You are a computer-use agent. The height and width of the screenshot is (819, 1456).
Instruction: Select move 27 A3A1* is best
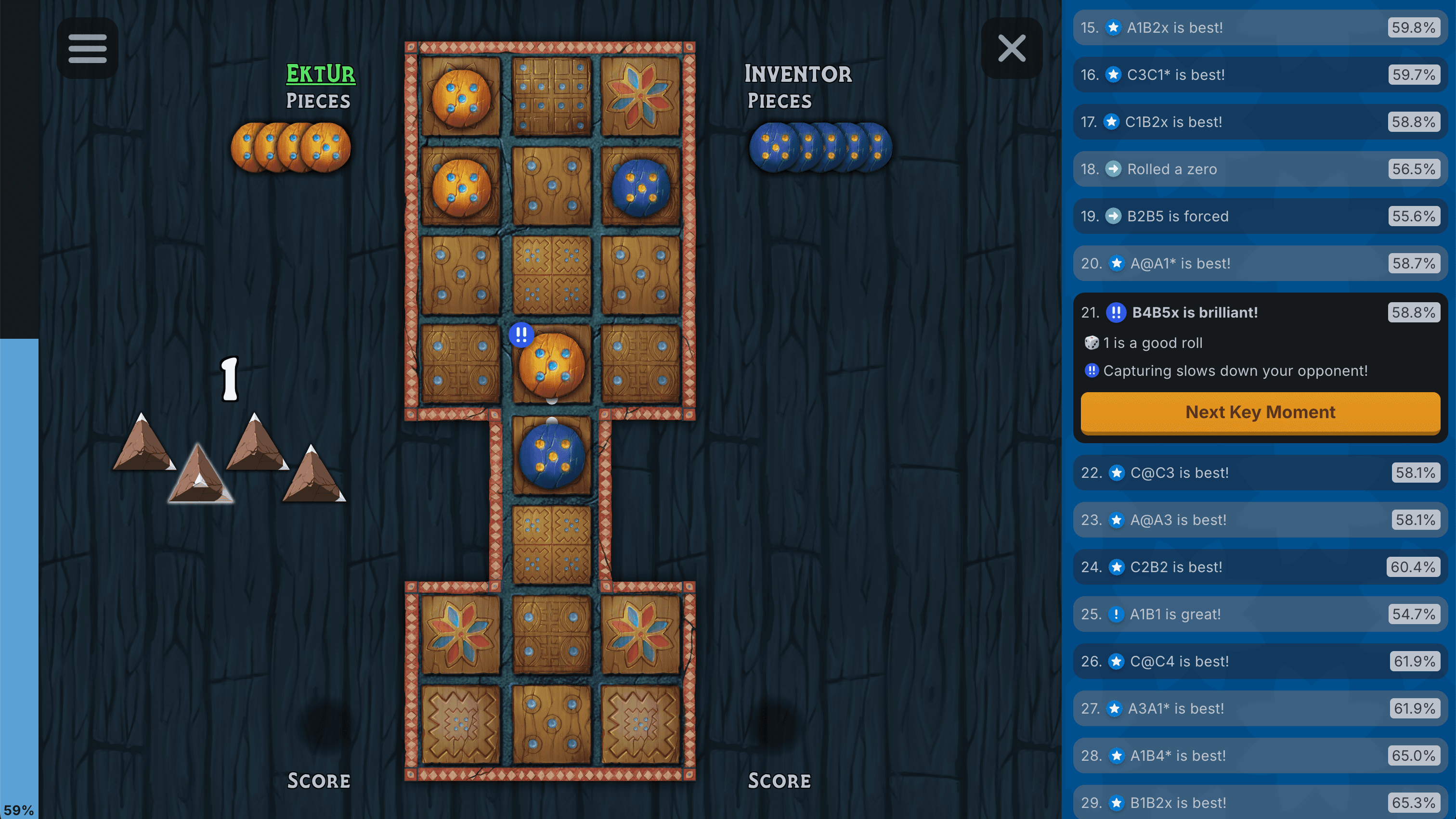1260,708
